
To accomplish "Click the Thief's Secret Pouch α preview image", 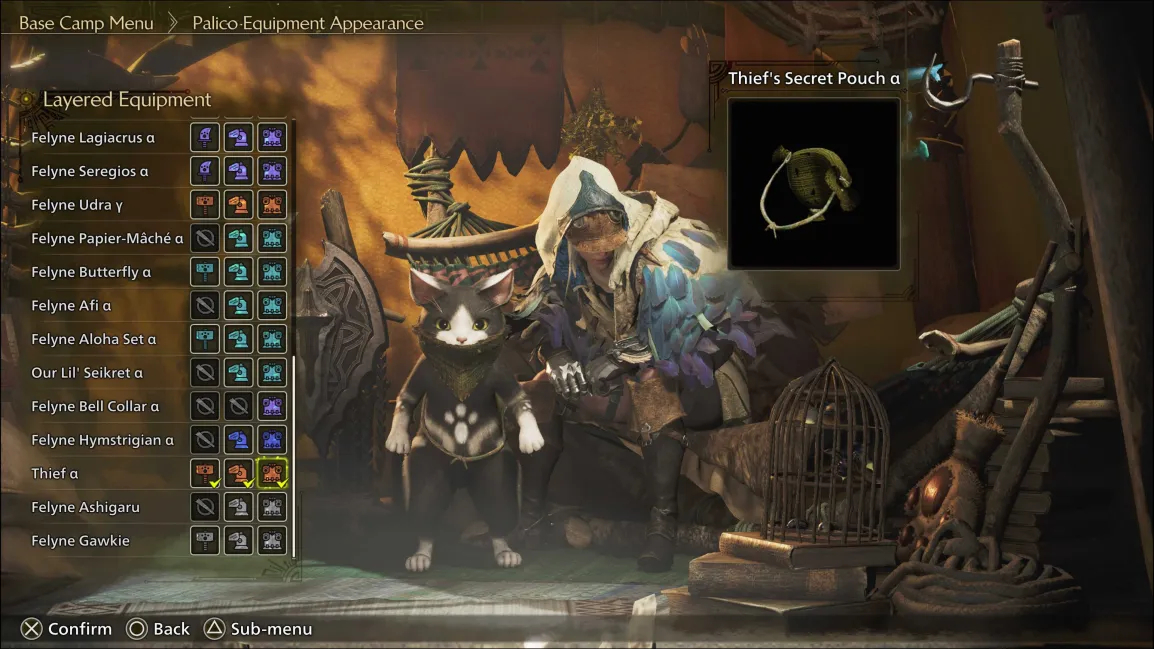I will click(813, 183).
